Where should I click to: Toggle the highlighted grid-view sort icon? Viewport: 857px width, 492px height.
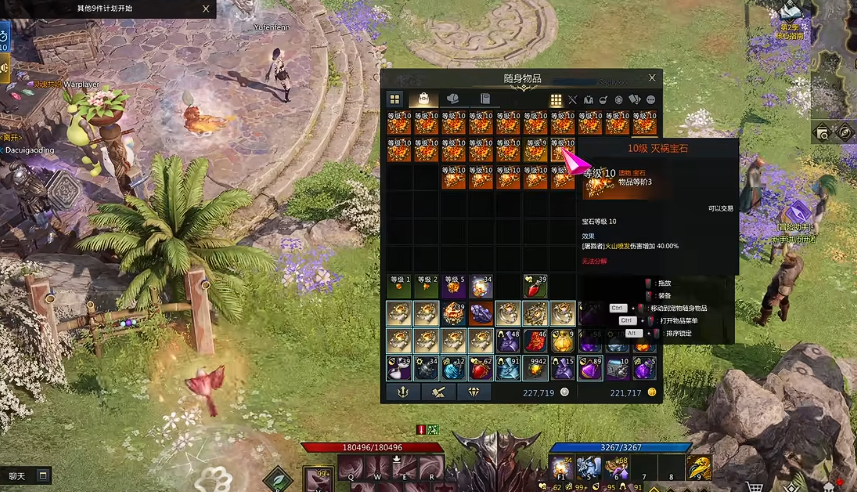[556, 100]
